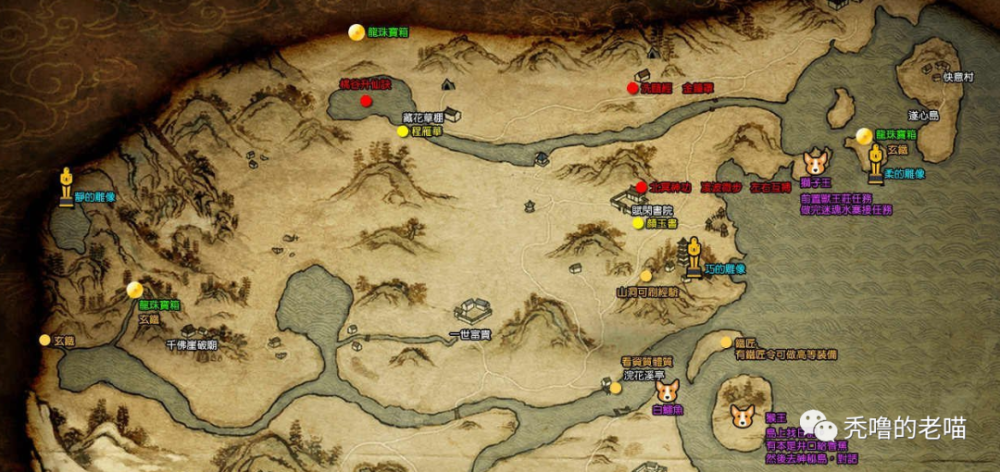Click the yellow 顏玉書 marker dot
The height and width of the screenshot is (472, 1000).
tap(638, 224)
